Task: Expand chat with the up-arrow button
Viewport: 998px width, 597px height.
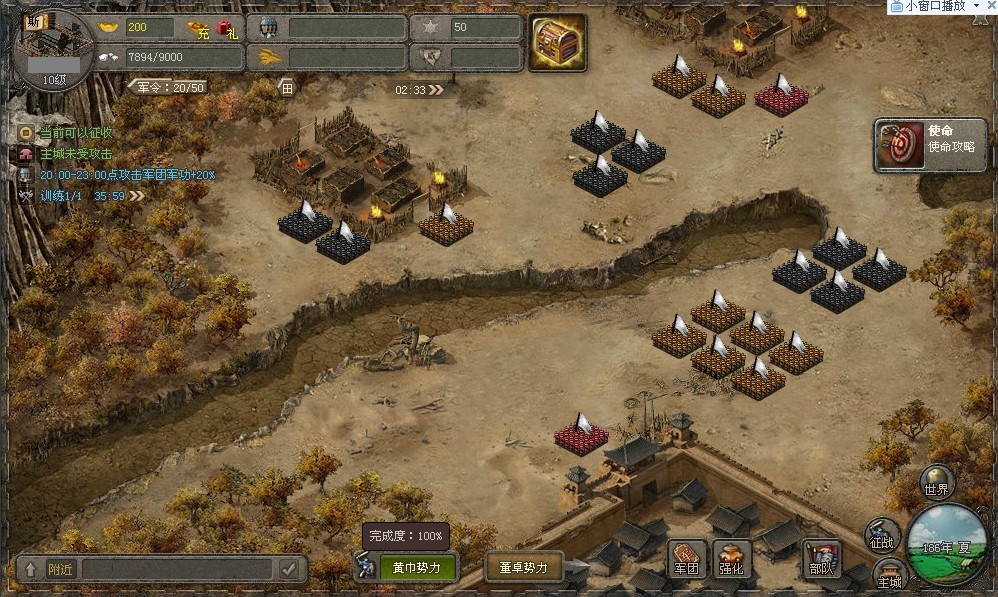Action: click(x=31, y=569)
